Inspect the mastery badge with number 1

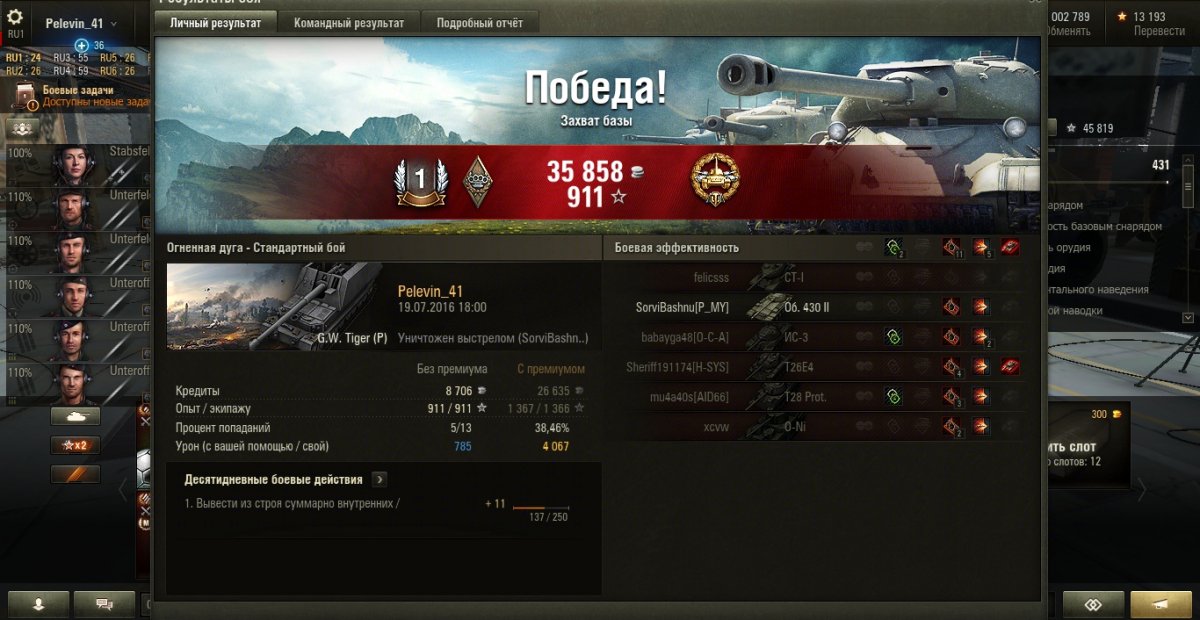[x=419, y=181]
